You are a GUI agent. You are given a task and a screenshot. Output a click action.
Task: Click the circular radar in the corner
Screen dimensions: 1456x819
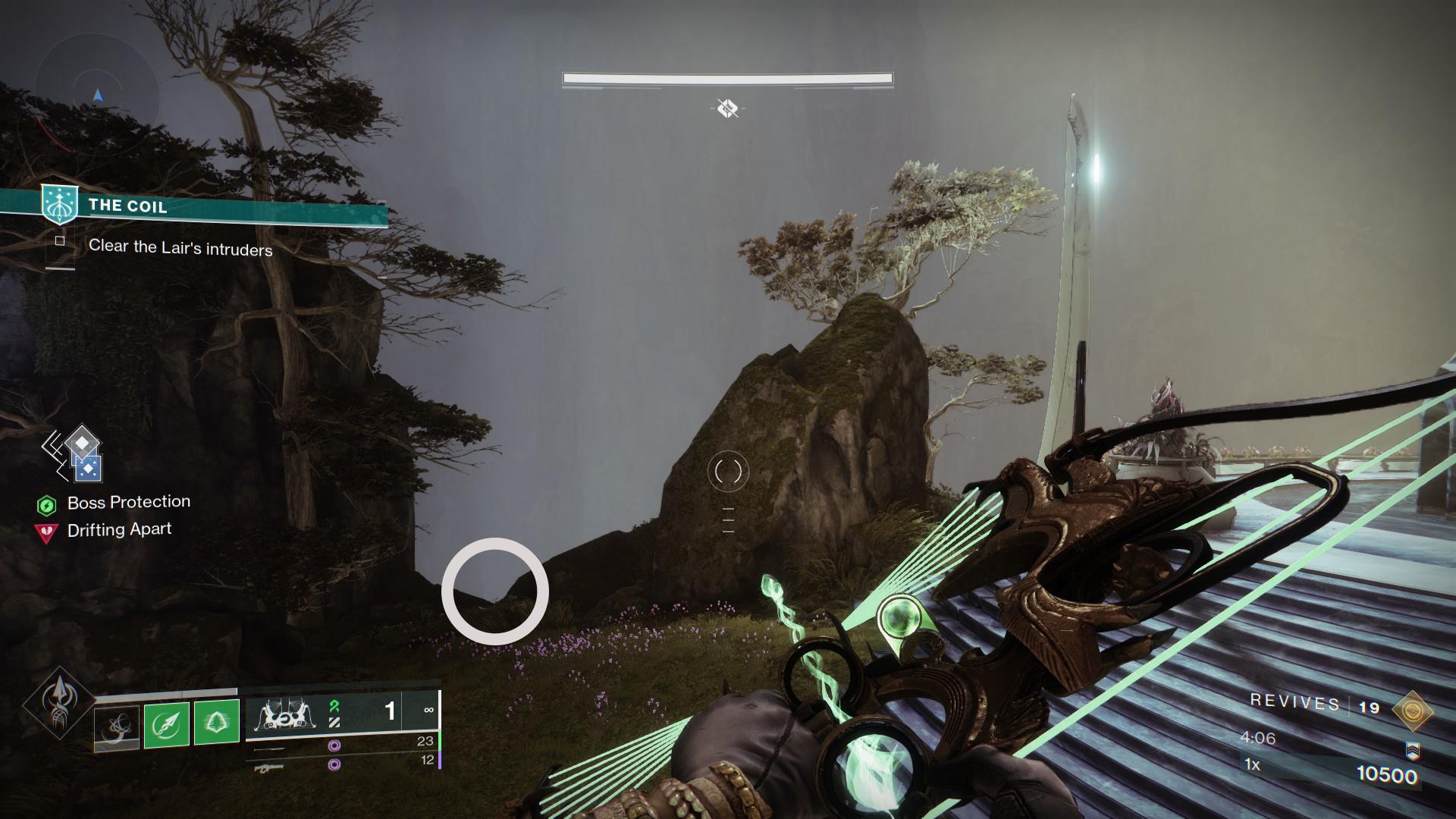(96, 96)
